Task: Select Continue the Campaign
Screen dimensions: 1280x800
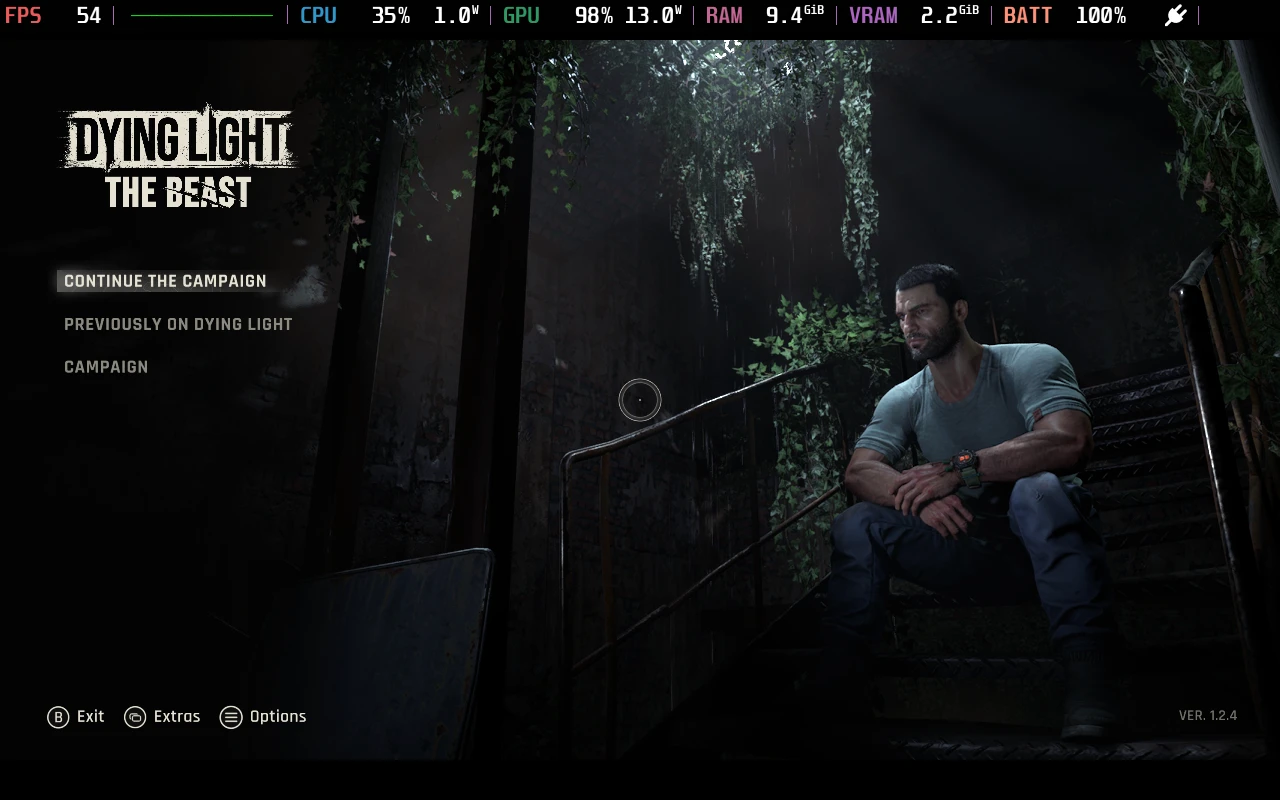Action: (x=164, y=281)
